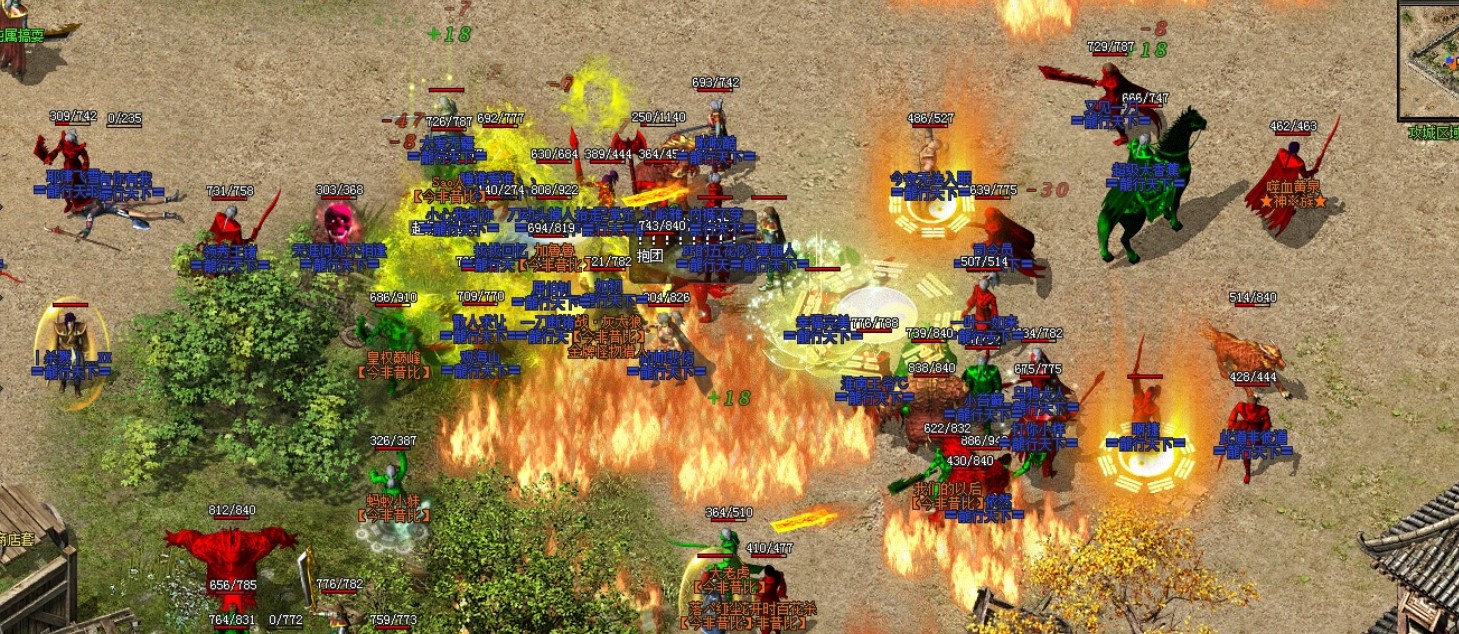Click the minimap showing the siege area
Image resolution: width=1459 pixels, height=634 pixels.
coord(1430,62)
